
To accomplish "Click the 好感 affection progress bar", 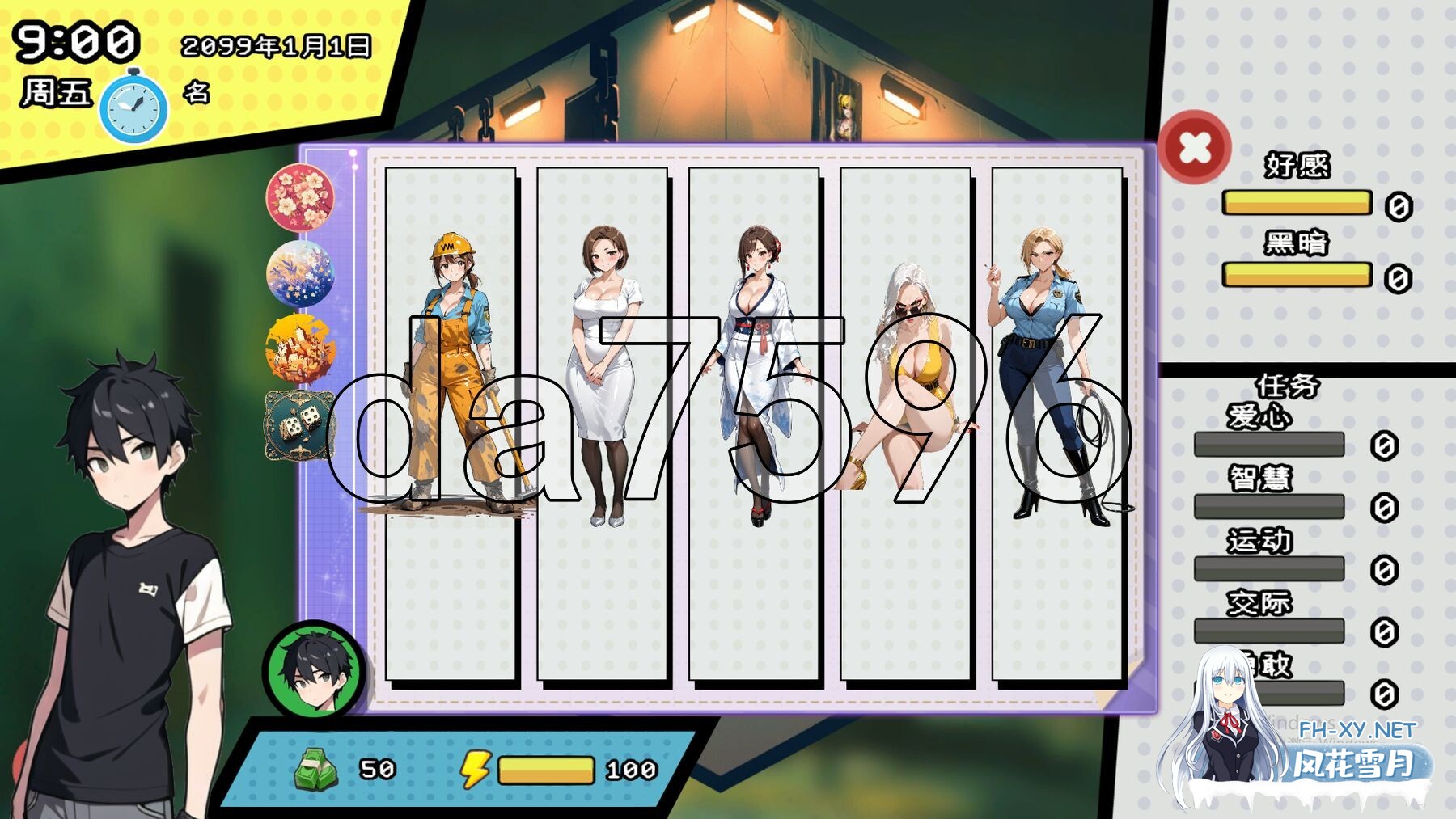I will pos(1296,203).
